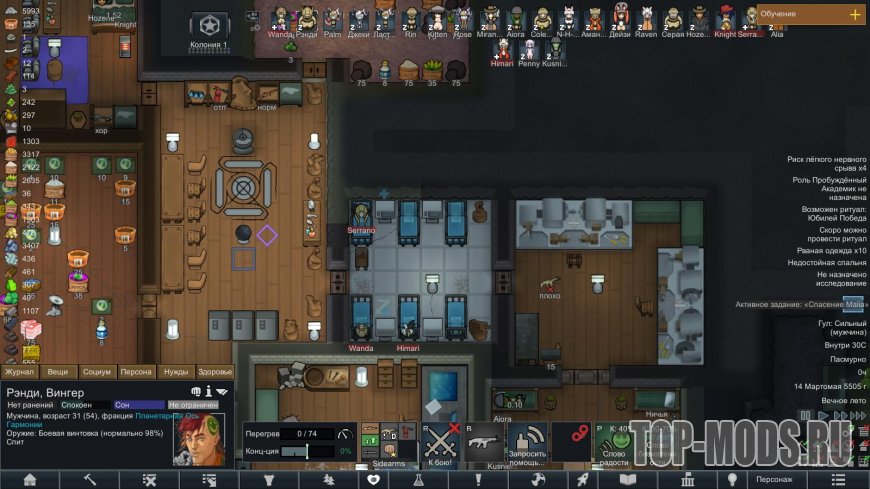Image resolution: width=870 pixels, height=489 pixels.
Task: Select the assault rifle weapon icon
Action: [485, 441]
